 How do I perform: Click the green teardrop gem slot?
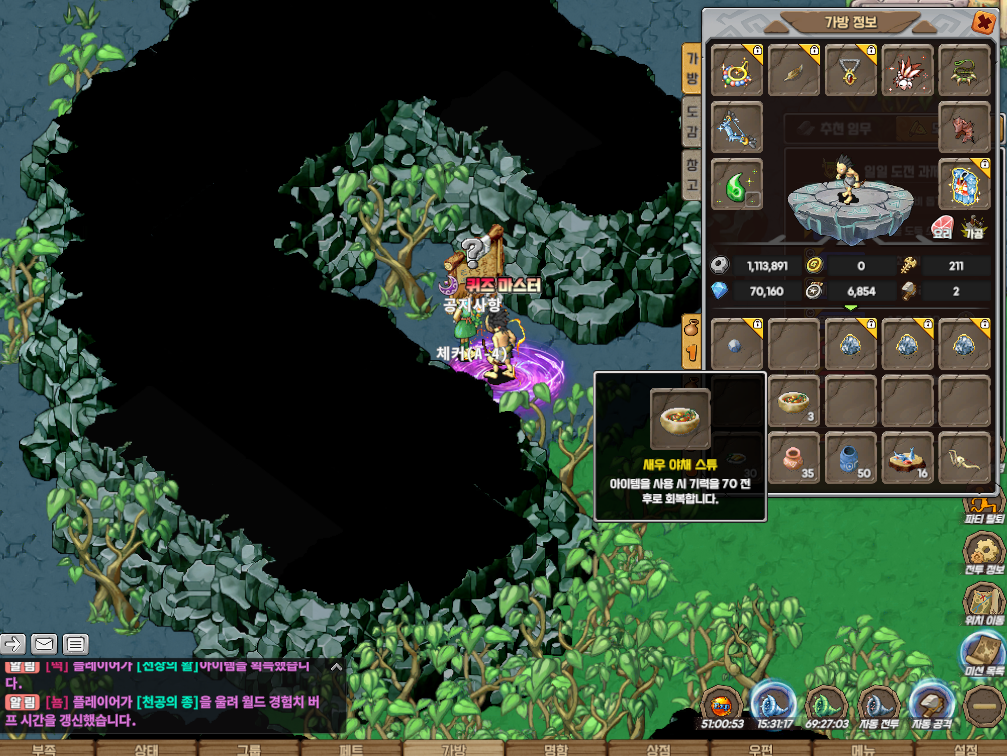click(x=737, y=185)
